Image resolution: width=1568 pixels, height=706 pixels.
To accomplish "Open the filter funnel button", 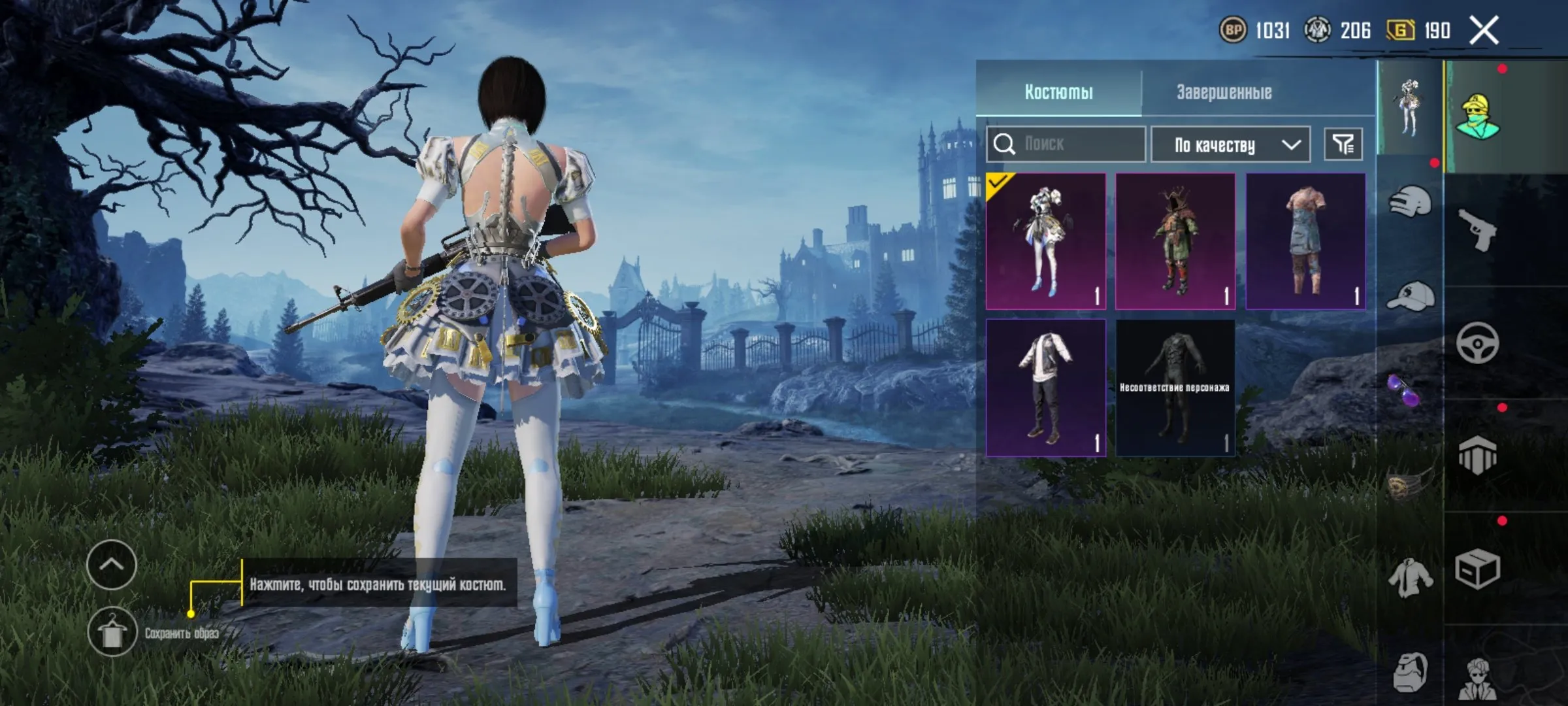I will tap(1343, 144).
